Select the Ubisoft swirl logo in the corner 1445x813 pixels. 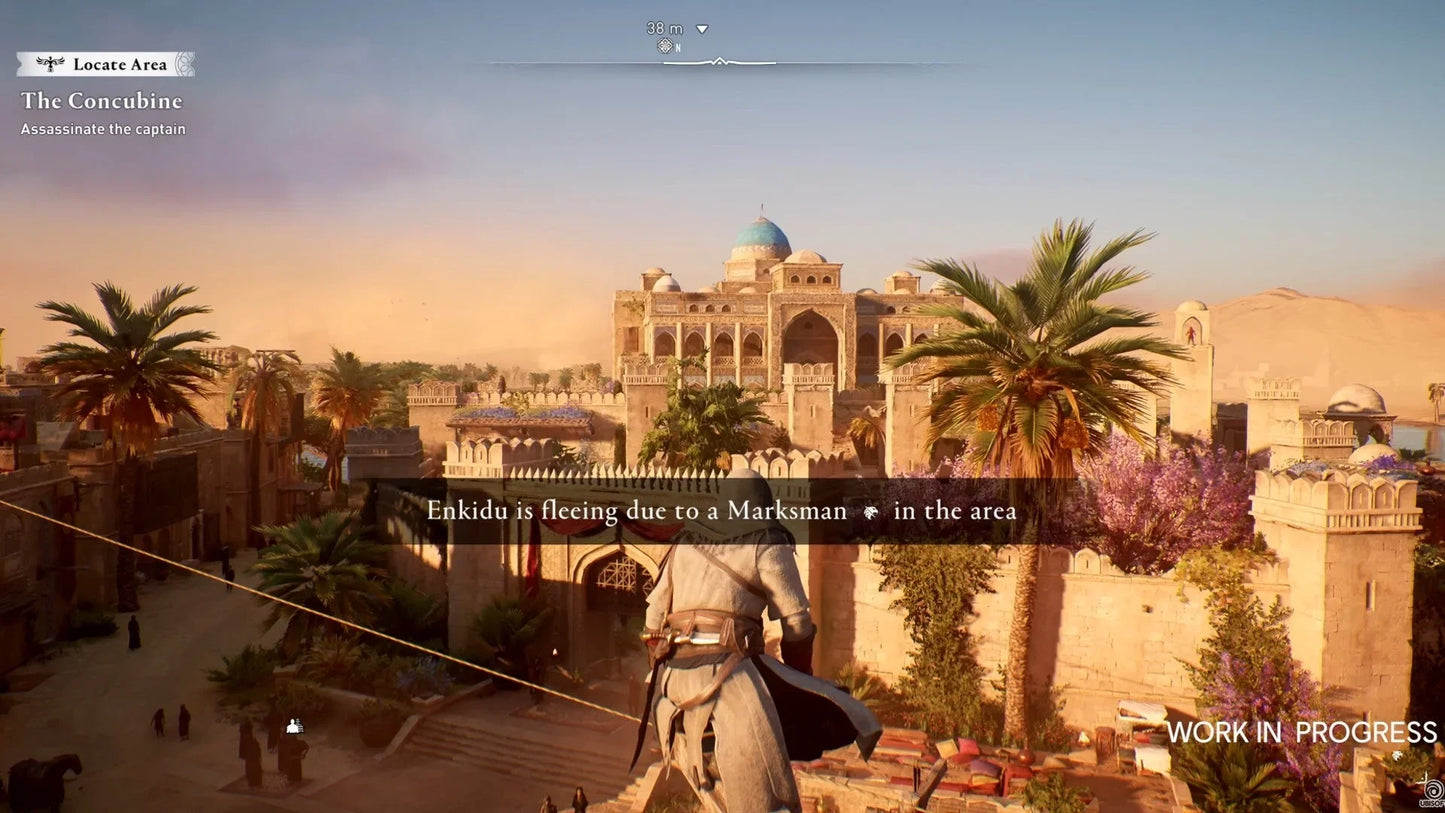(x=1433, y=788)
